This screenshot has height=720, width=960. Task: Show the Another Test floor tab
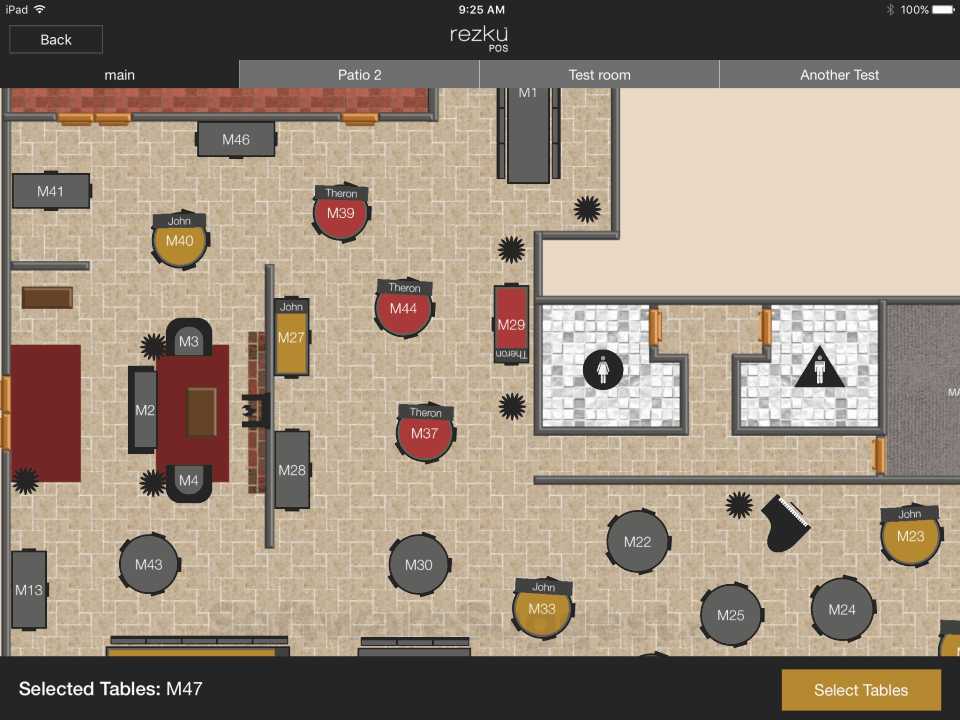click(x=840, y=75)
